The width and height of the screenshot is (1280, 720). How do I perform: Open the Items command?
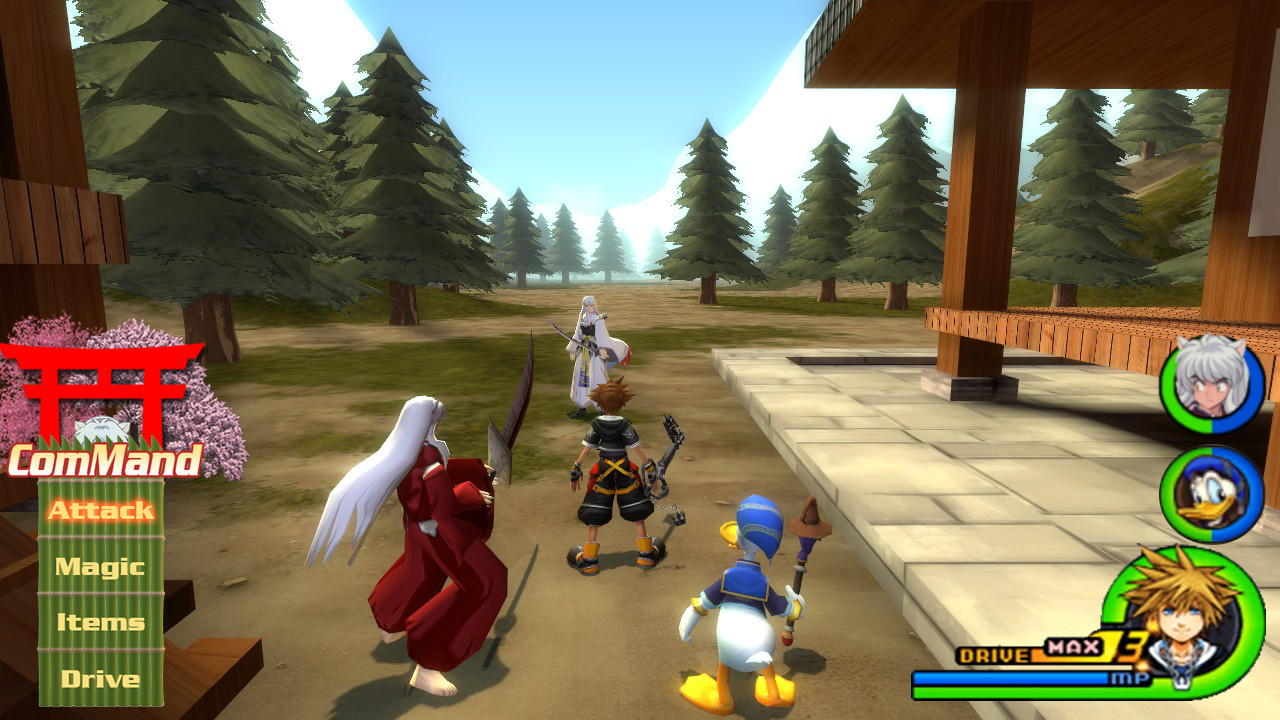click(x=100, y=622)
